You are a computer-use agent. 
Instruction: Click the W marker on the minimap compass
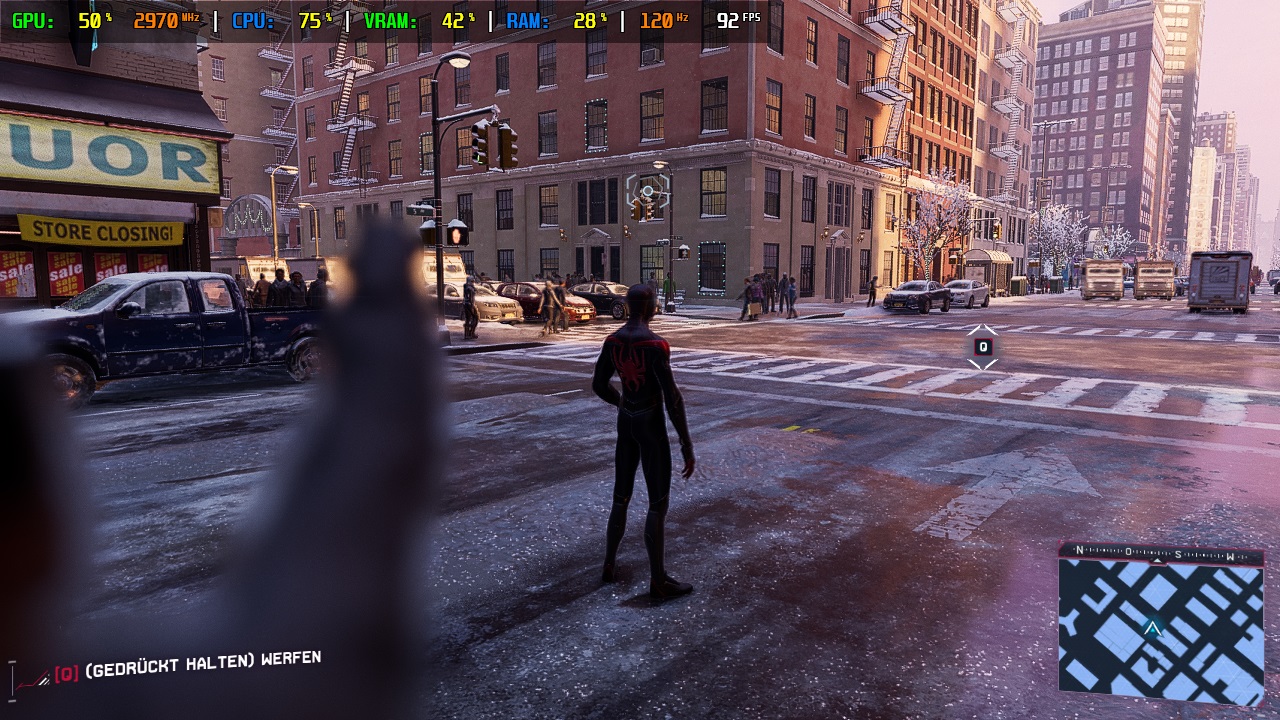(x=1231, y=557)
